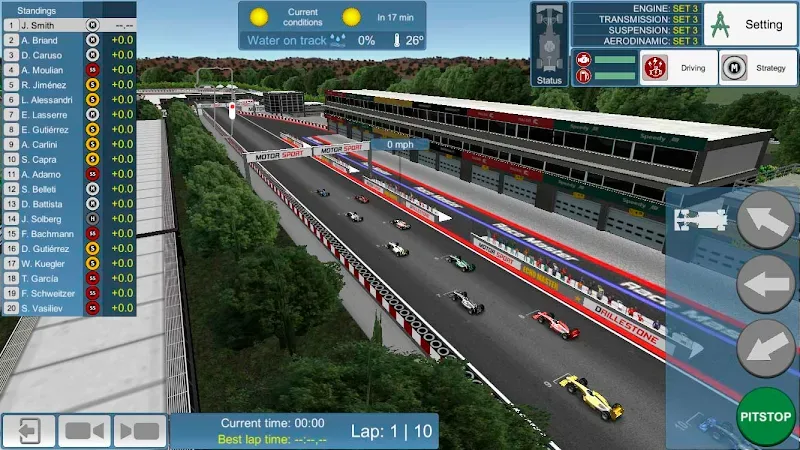
Task: Tap the straight left arrow button
Action: 766,284
